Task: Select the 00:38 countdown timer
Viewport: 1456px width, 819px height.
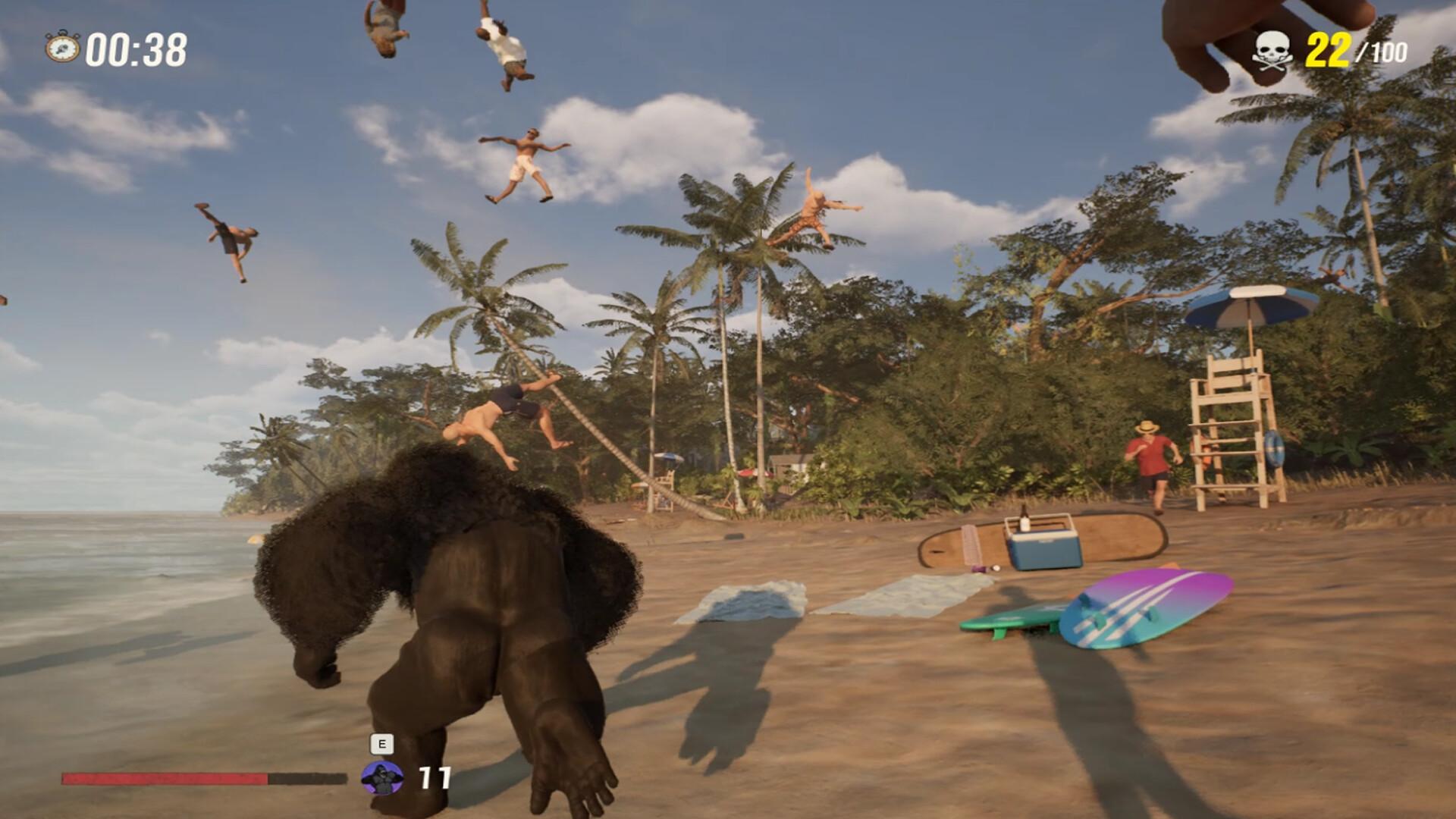Action: tap(135, 47)
